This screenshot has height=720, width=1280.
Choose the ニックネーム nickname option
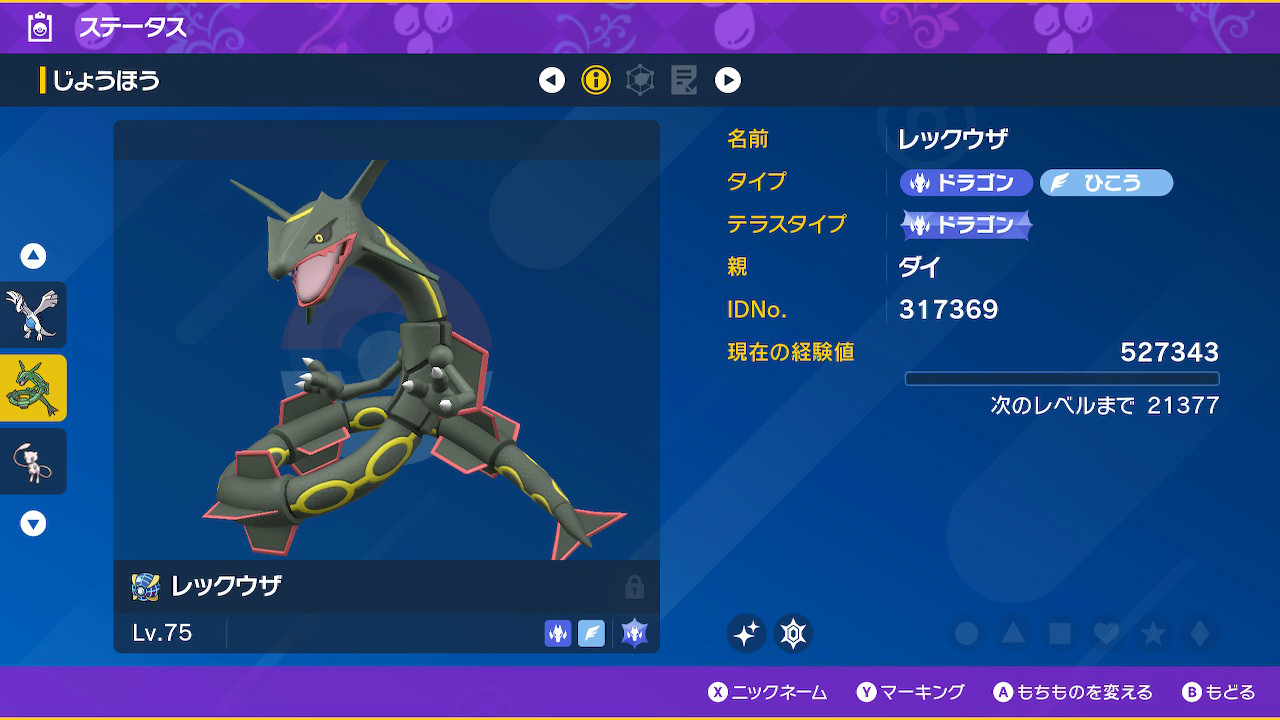pos(768,692)
